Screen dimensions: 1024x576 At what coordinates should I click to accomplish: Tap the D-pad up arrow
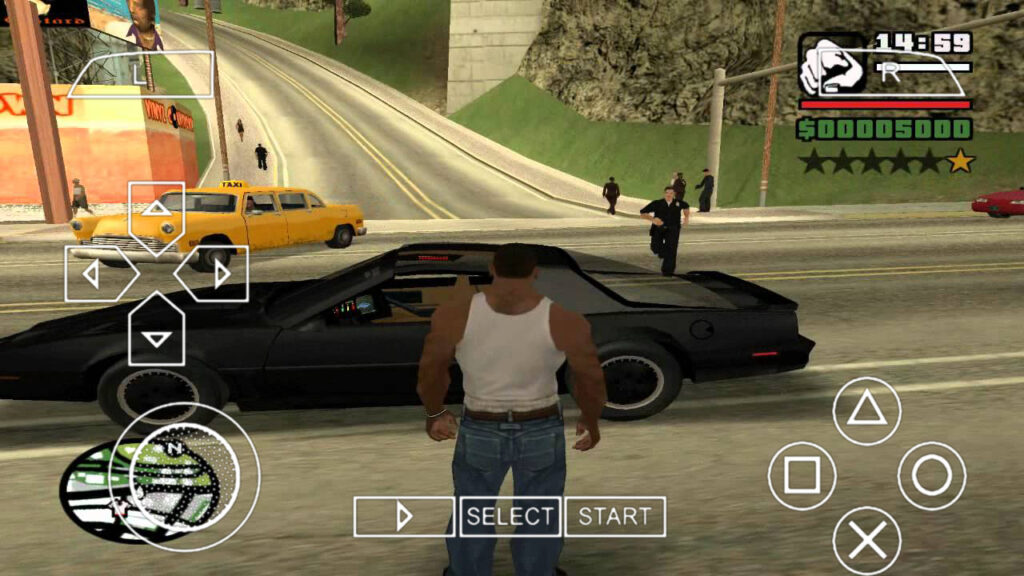(156, 212)
